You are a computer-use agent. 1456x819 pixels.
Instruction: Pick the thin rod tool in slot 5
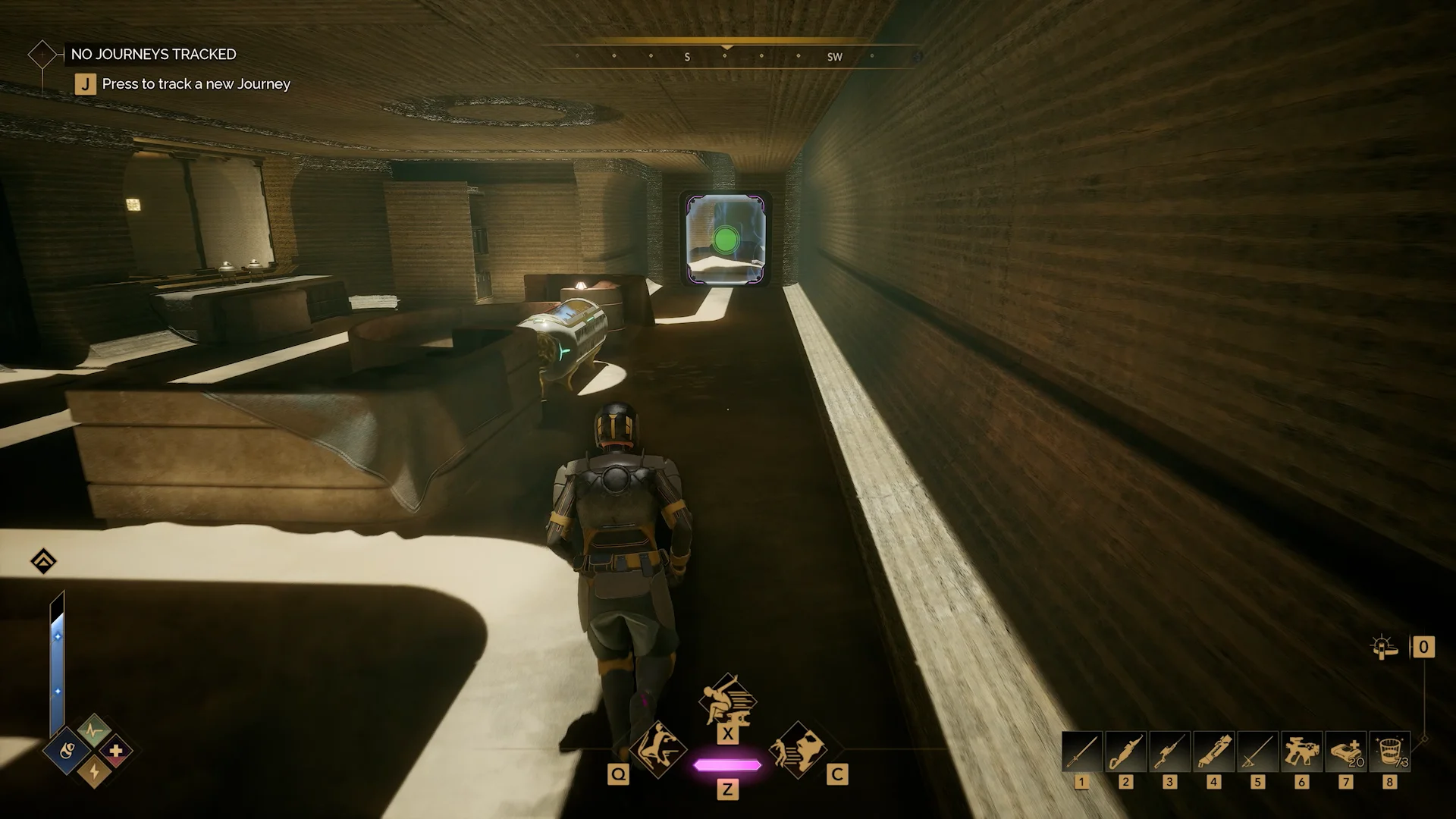(x=1258, y=752)
